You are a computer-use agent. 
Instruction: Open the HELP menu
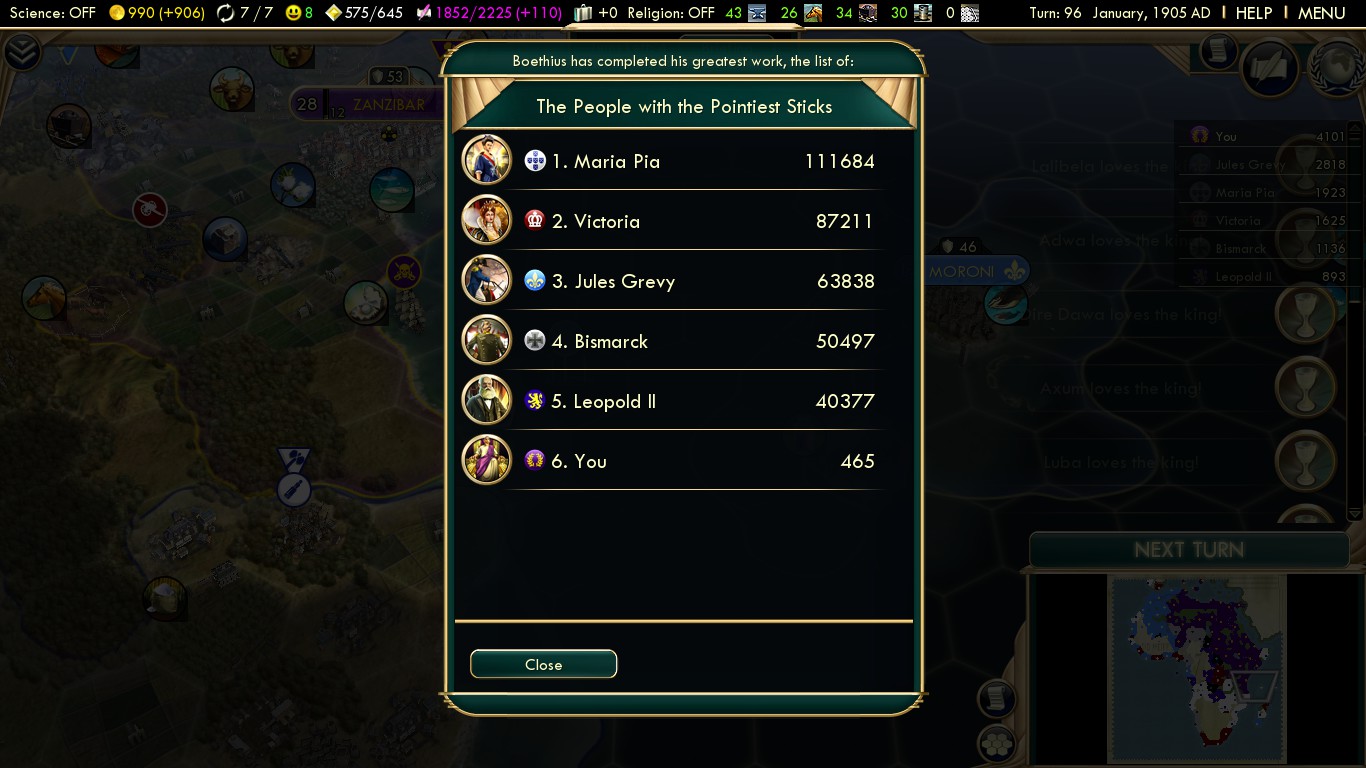(x=1253, y=13)
